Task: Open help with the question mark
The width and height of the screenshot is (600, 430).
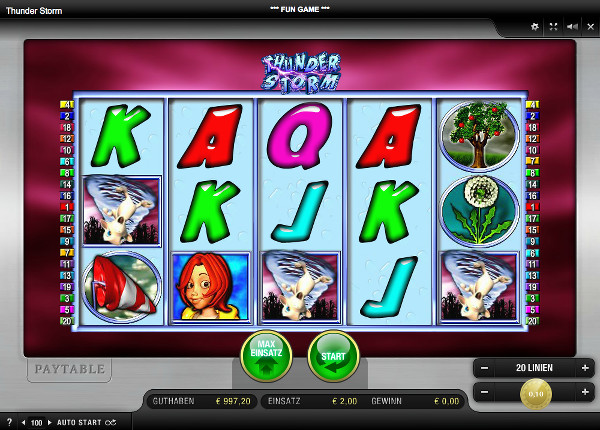Action: pos(9,423)
